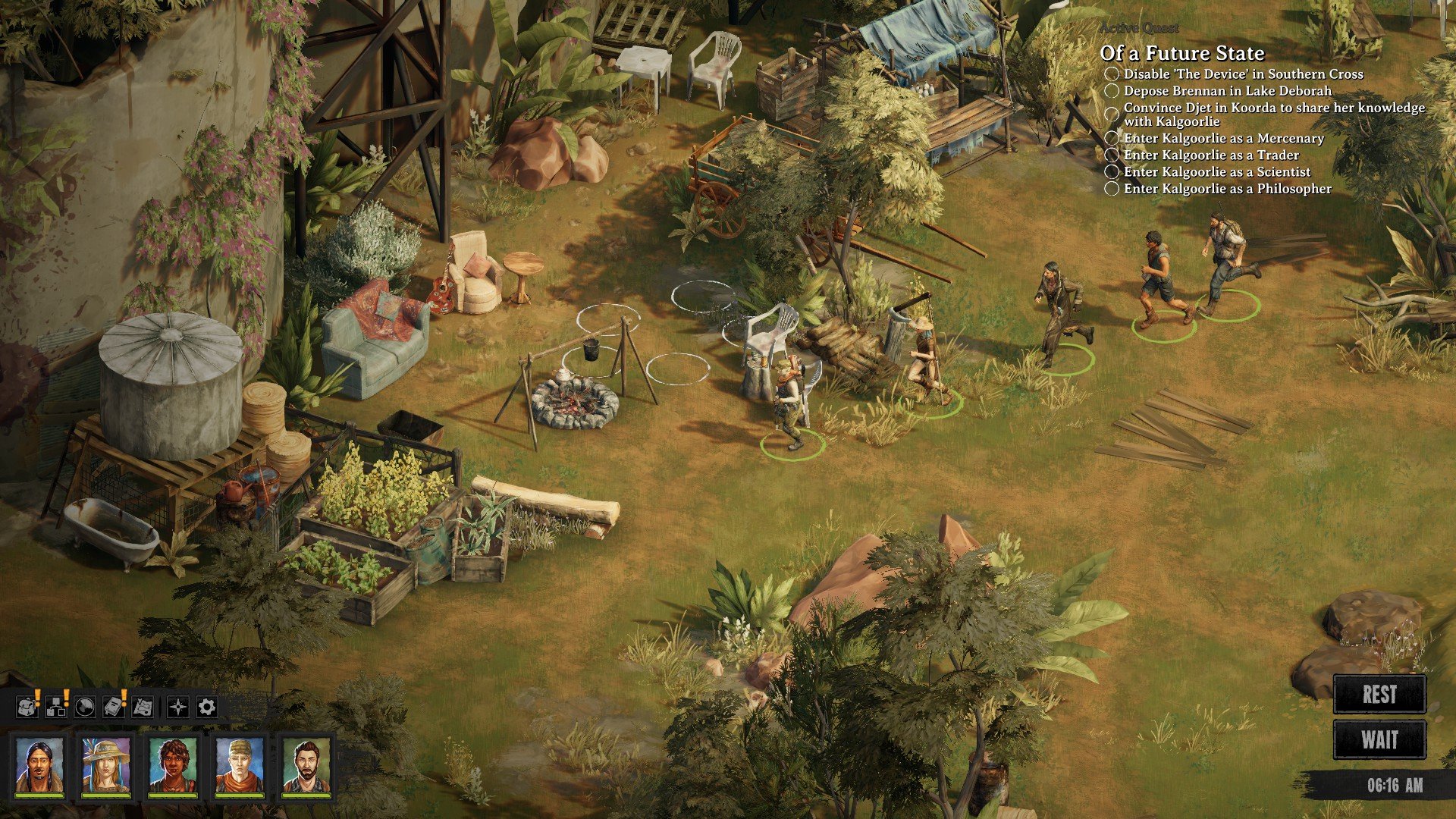
Task: Open the 'Of a Future State' quest title
Action: pos(1182,53)
